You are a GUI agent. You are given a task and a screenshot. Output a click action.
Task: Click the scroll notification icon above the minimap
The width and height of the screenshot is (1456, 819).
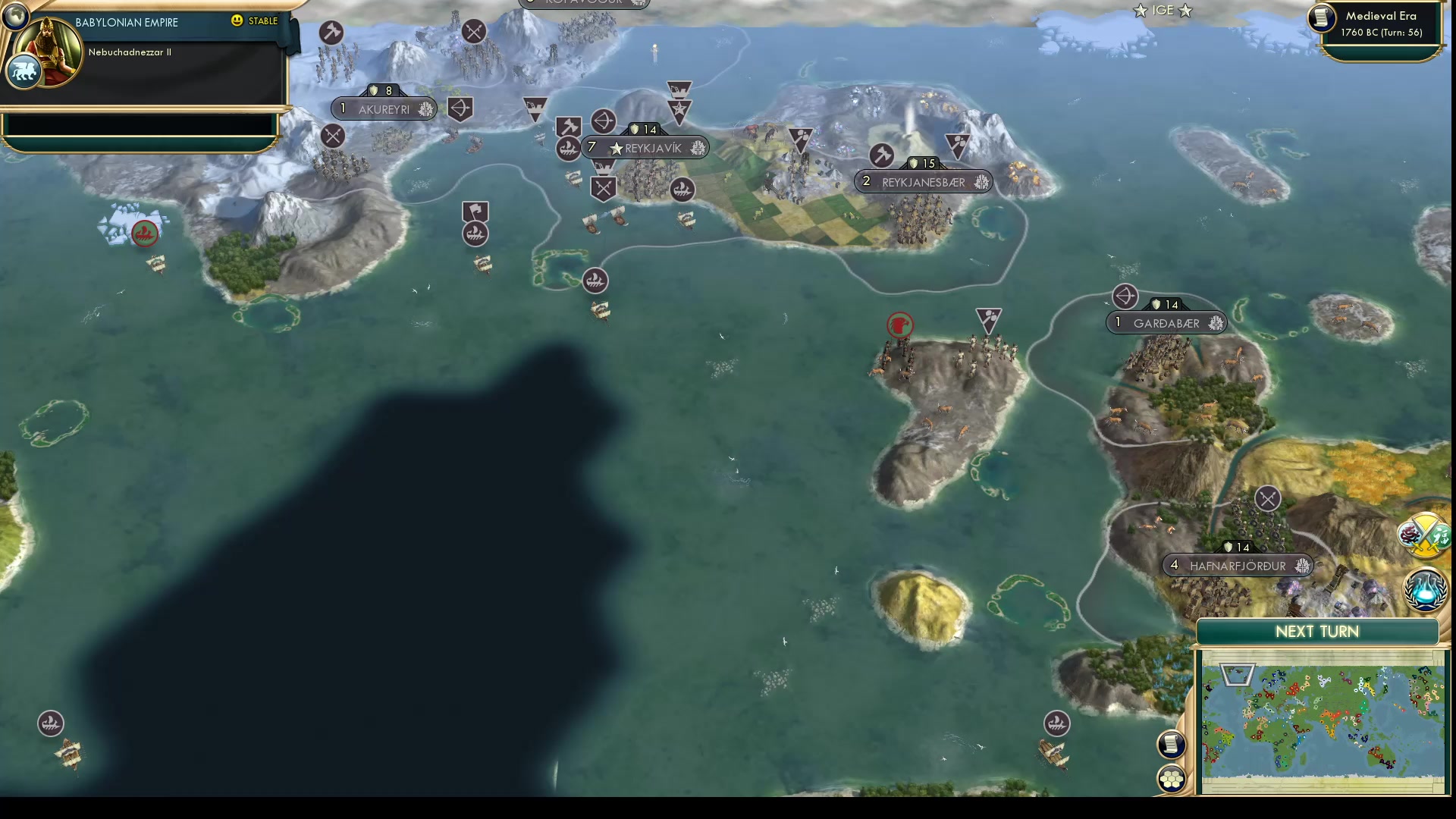1171,744
